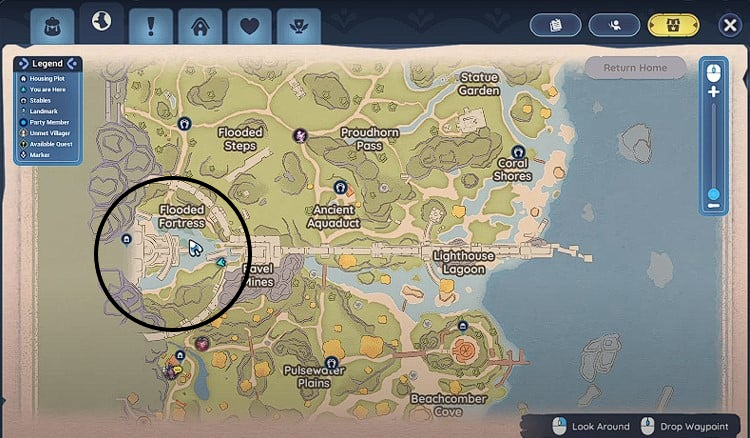The height and width of the screenshot is (438, 750).
Task: Zoom in with the plus button
Action: pyautogui.click(x=713, y=92)
